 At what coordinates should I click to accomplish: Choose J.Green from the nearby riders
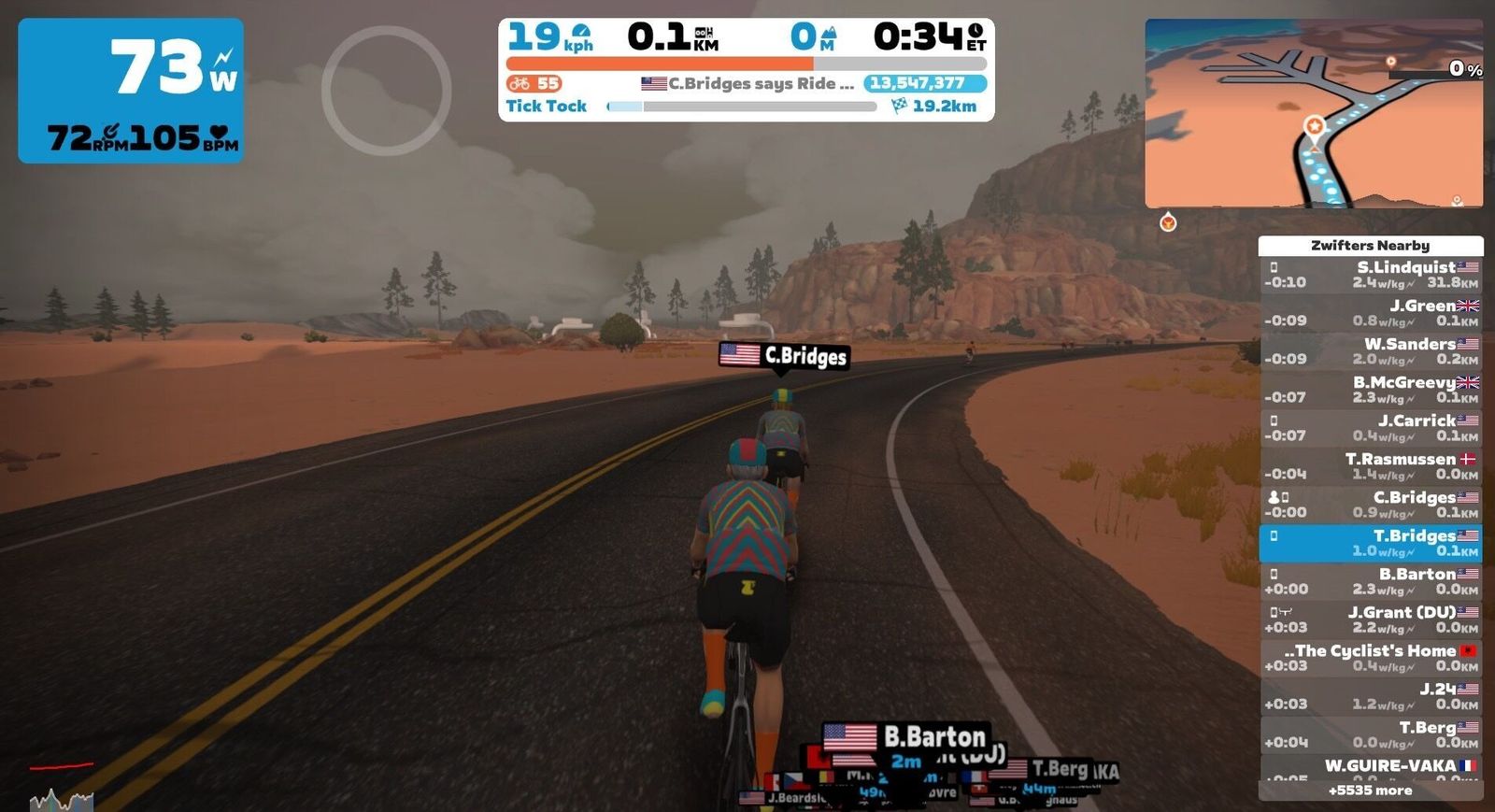tap(1370, 313)
